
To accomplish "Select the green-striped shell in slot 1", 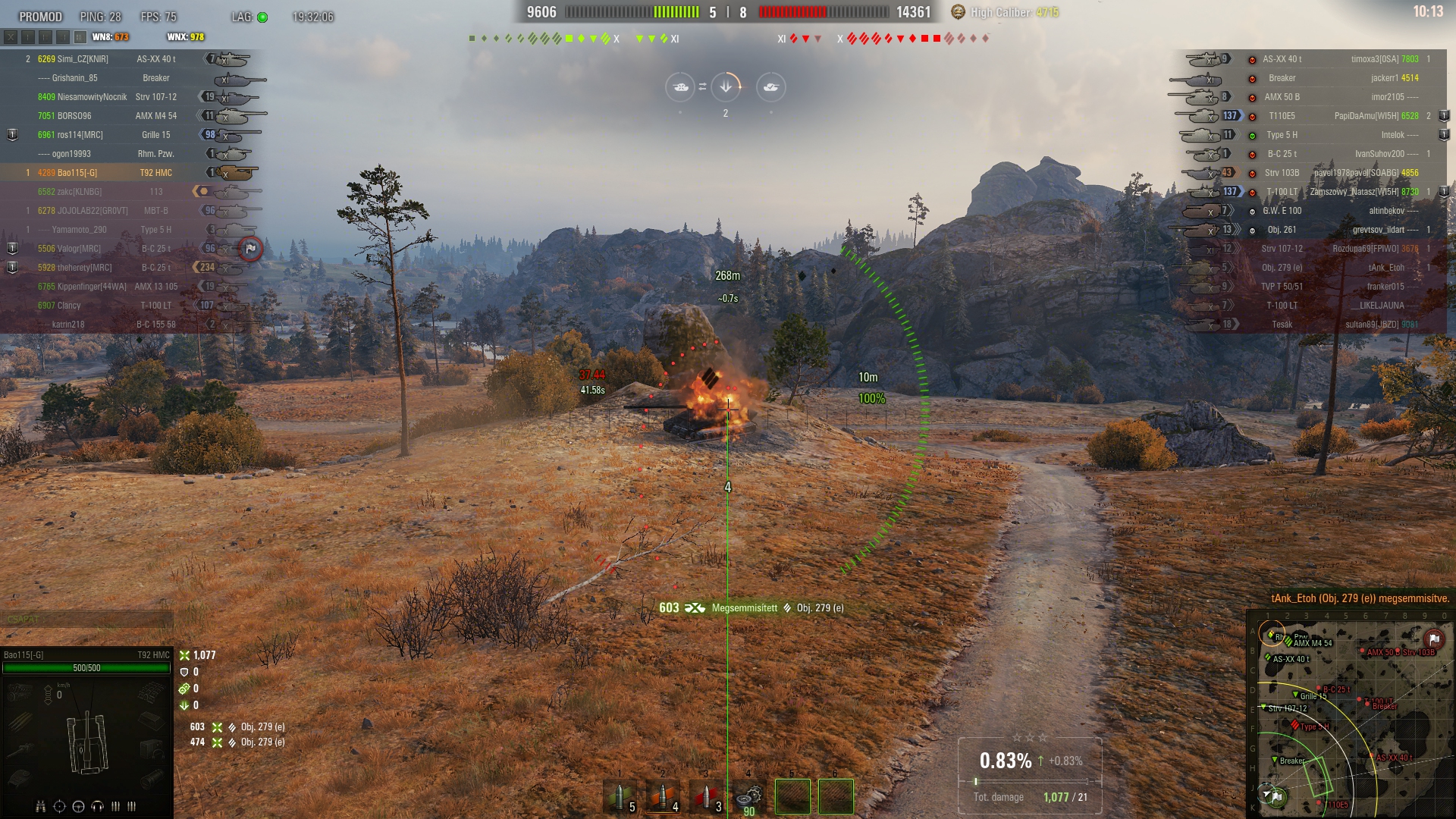I will coord(620,796).
